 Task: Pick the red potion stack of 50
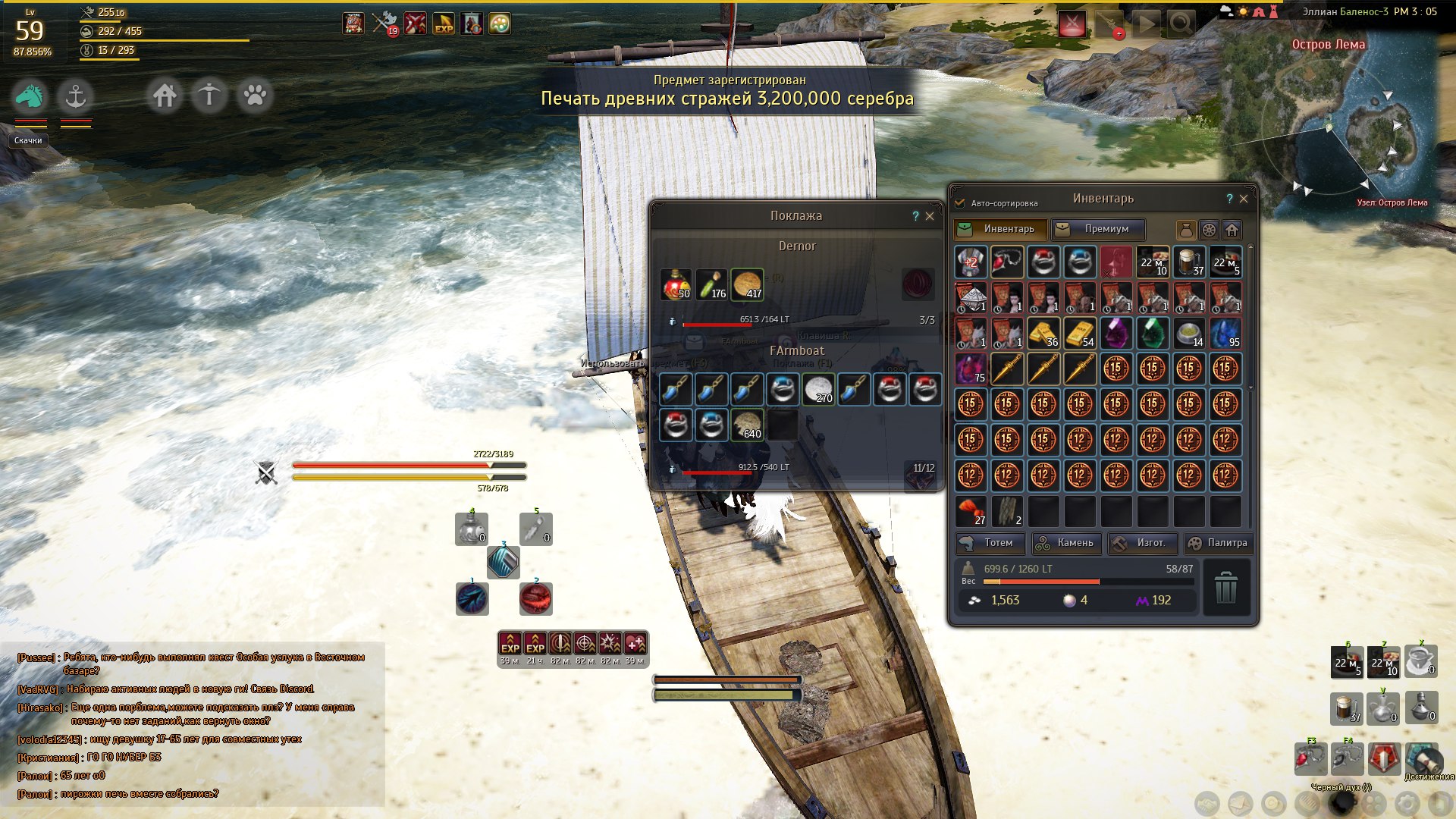(x=675, y=284)
